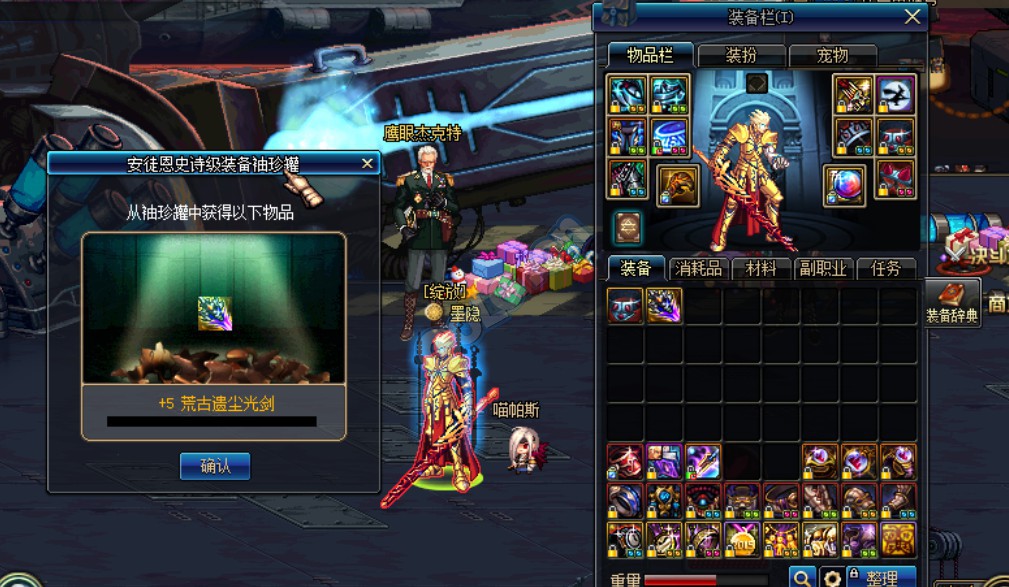Image resolution: width=1009 pixels, height=587 pixels.
Task: Confirm the obtained item with 确认
Action: click(215, 466)
